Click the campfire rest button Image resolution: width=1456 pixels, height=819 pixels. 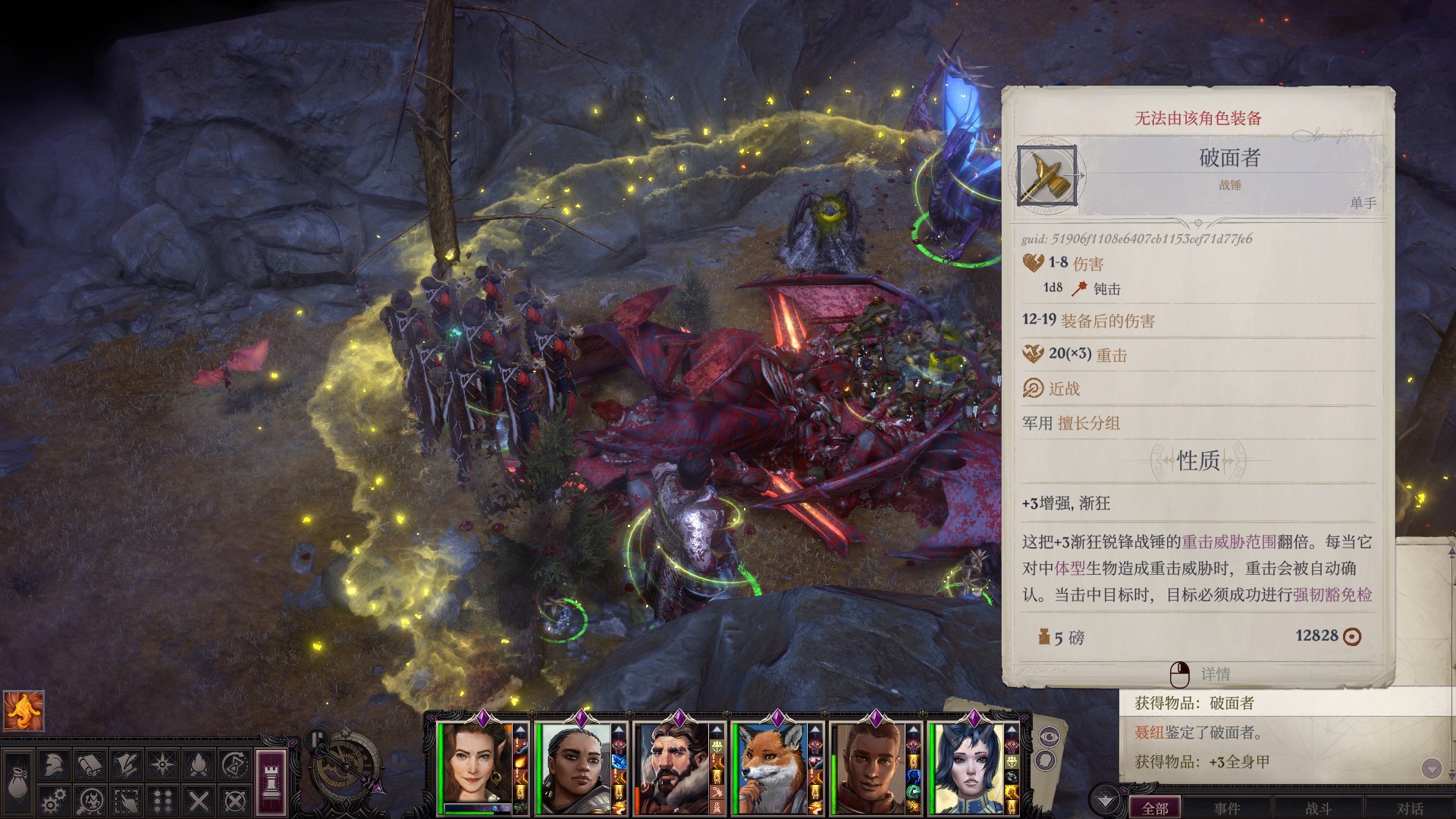click(199, 766)
